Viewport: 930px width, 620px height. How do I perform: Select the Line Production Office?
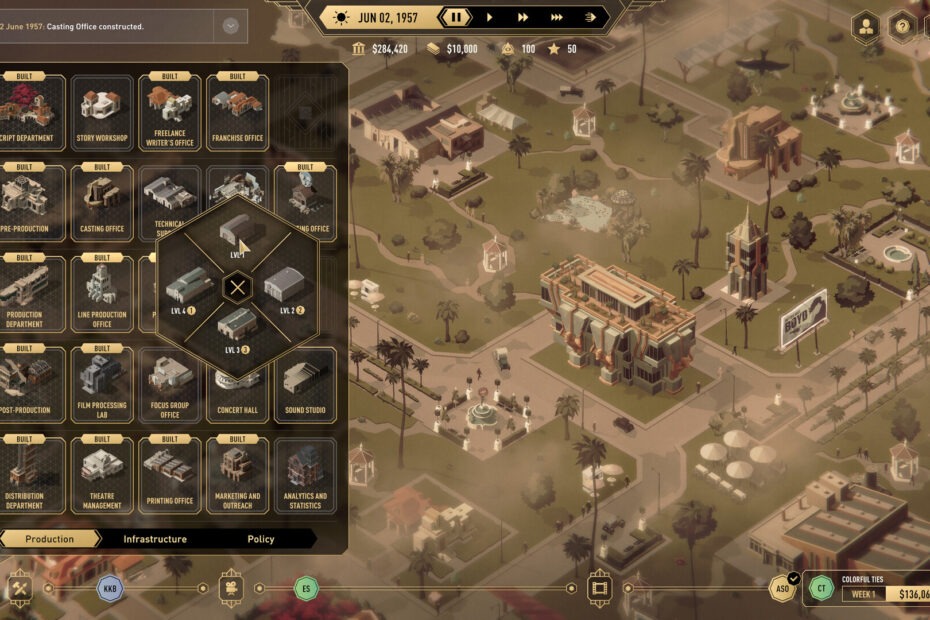click(102, 294)
